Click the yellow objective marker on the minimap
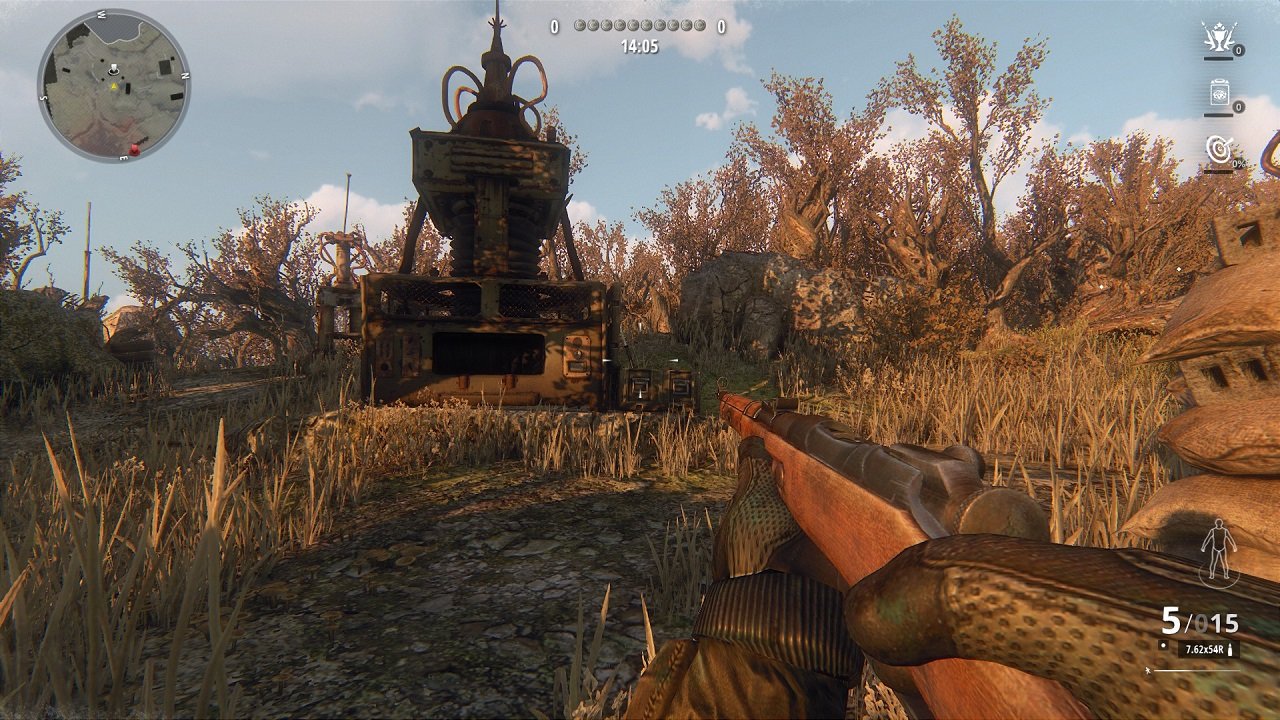The height and width of the screenshot is (720, 1280). 114,86
